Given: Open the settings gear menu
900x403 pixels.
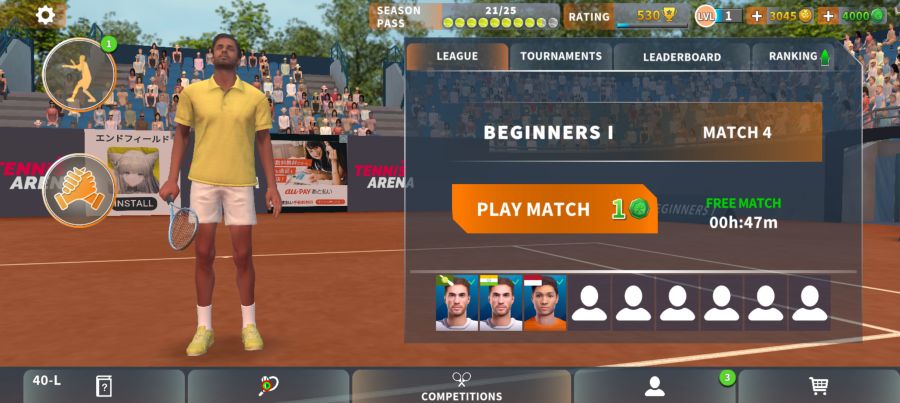Looking at the screenshot, I should (x=45, y=15).
